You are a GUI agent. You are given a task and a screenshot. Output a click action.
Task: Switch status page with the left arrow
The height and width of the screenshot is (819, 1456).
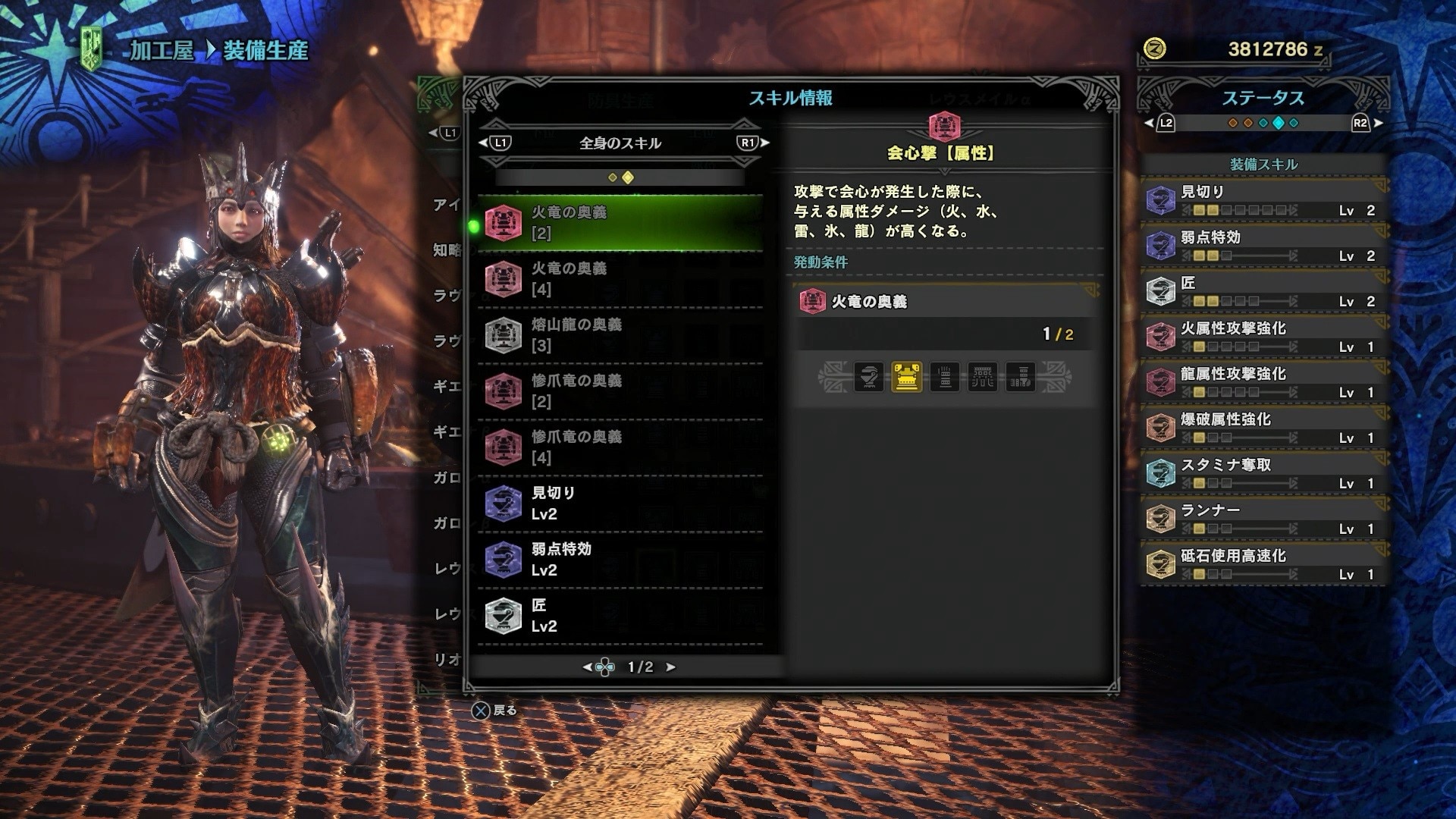(x=1148, y=123)
